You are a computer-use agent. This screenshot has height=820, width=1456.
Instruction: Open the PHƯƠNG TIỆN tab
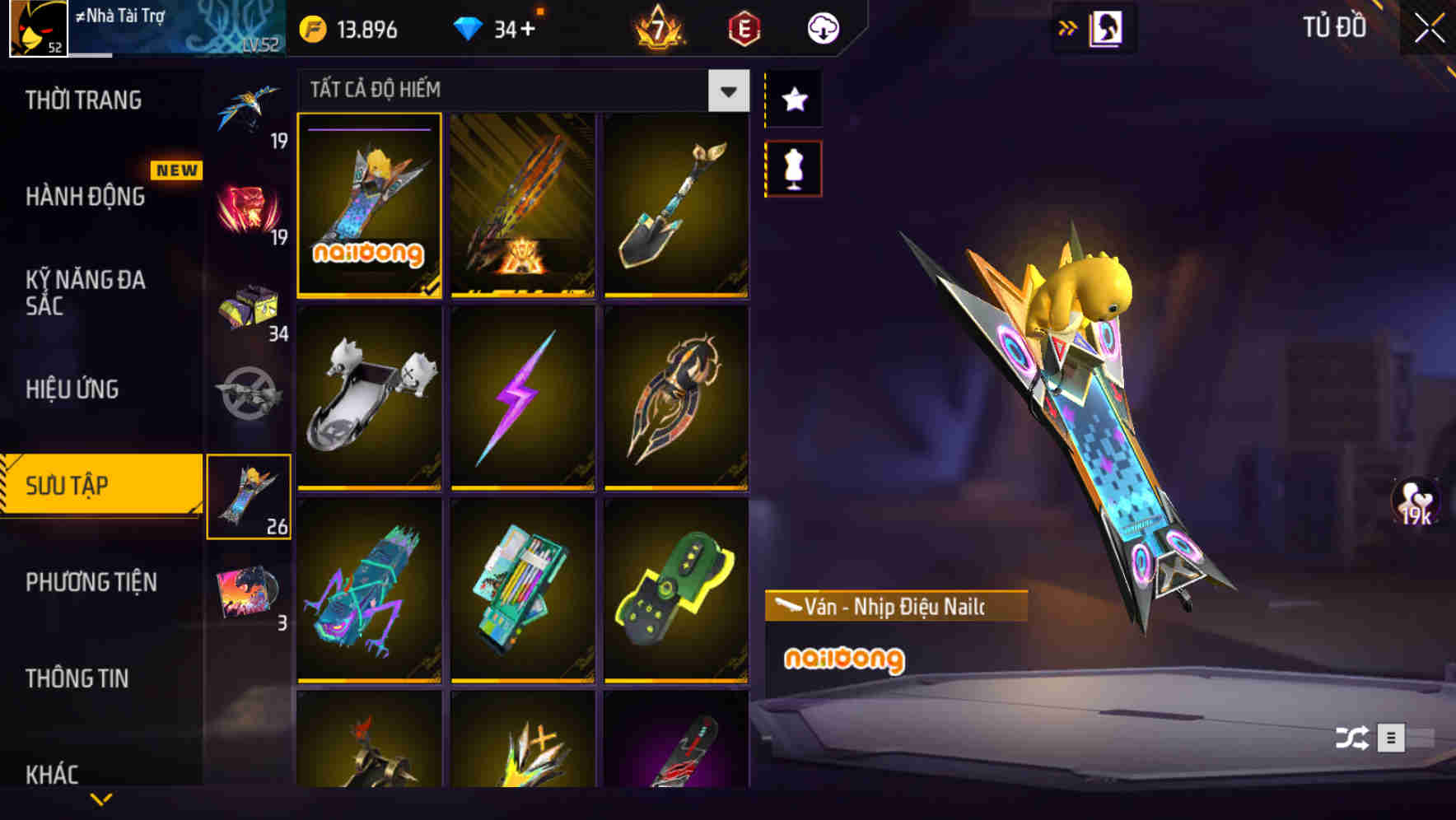91,581
